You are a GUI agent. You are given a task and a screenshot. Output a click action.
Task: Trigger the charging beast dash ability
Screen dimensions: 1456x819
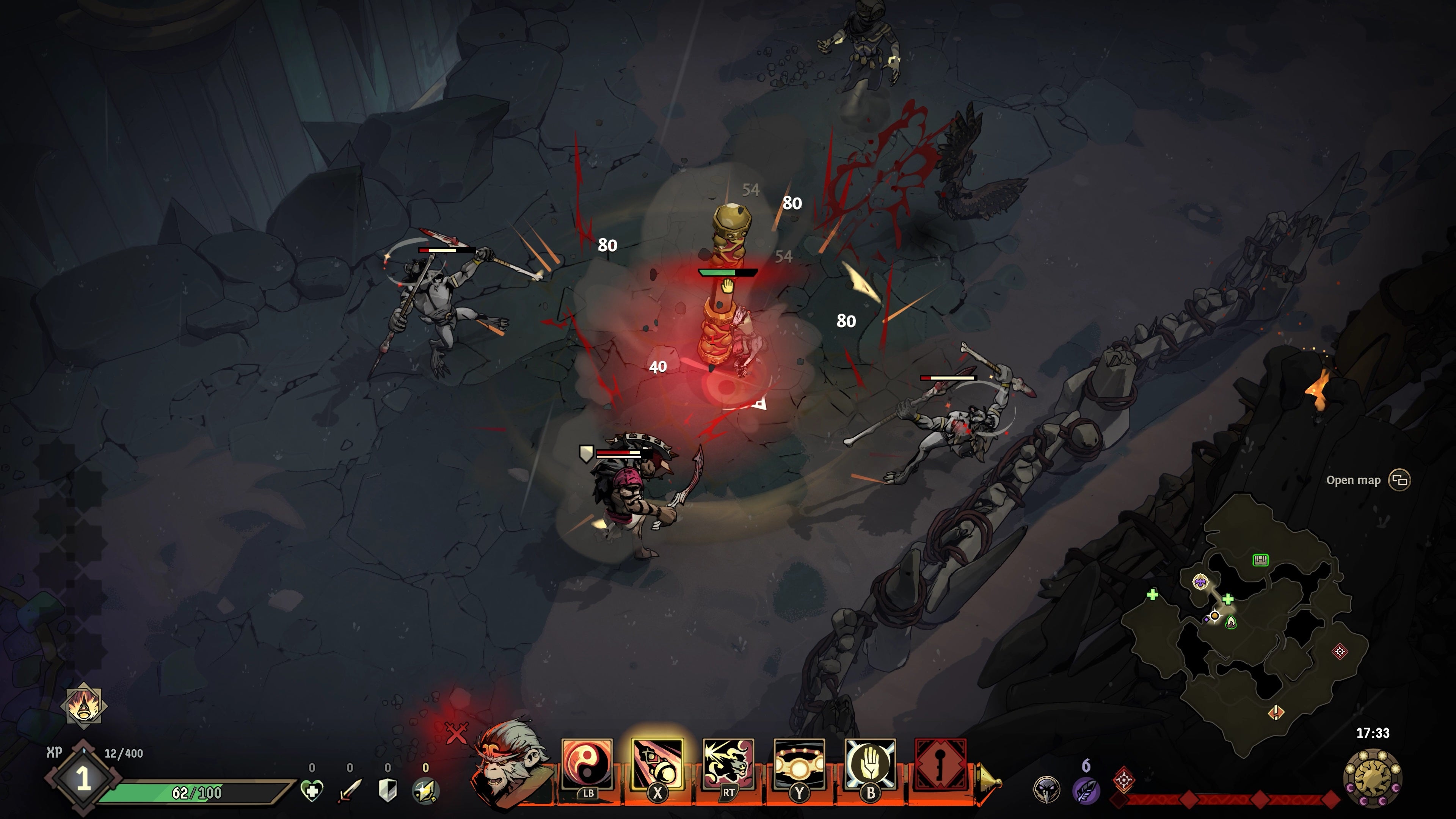point(728,764)
